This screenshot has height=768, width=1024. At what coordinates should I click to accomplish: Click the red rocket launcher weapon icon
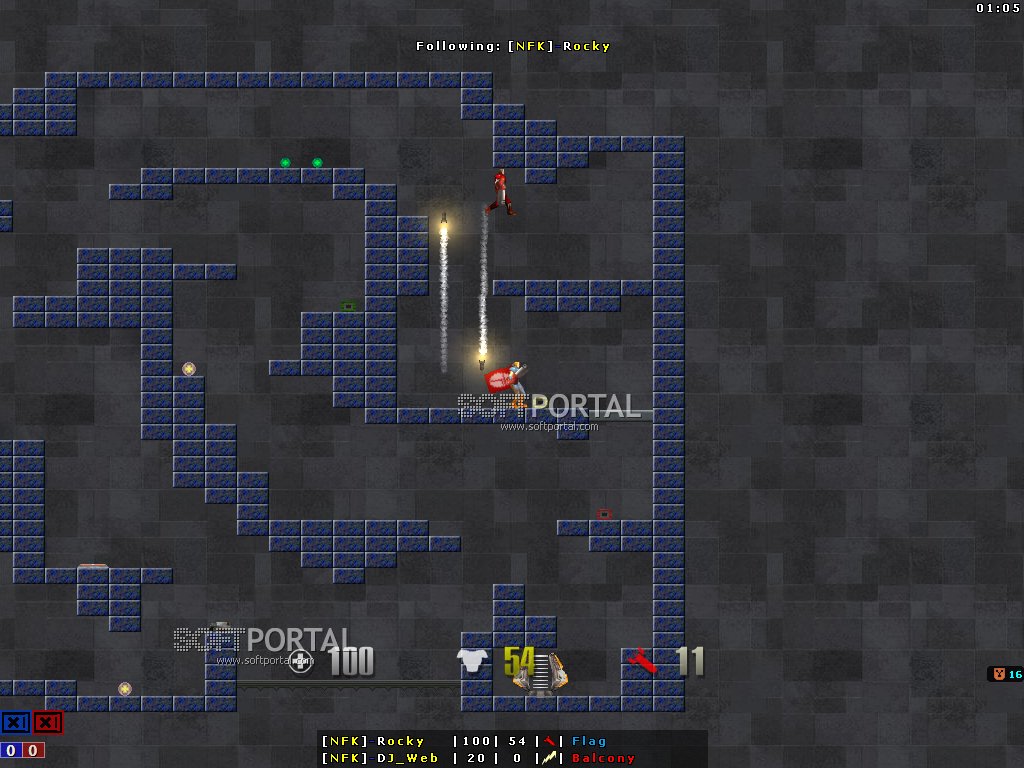tap(643, 661)
